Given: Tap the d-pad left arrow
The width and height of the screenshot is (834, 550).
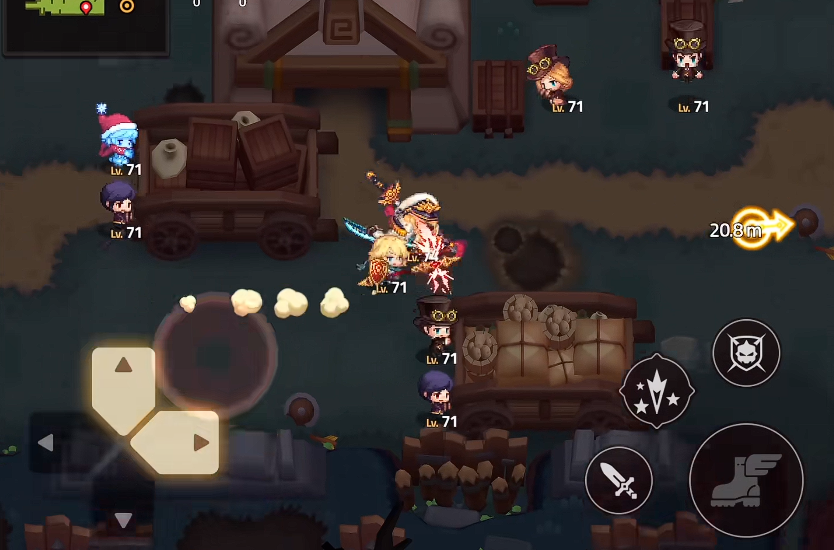Looking at the screenshot, I should coord(46,442).
